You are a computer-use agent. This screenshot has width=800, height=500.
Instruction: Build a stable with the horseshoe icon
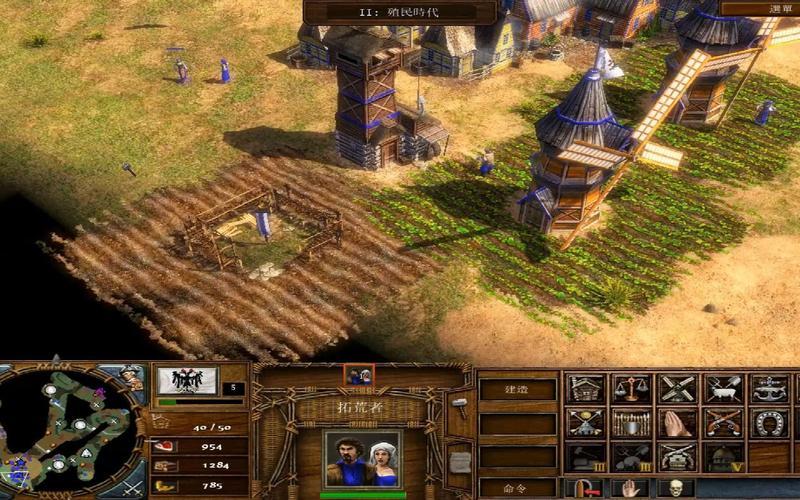click(x=769, y=422)
